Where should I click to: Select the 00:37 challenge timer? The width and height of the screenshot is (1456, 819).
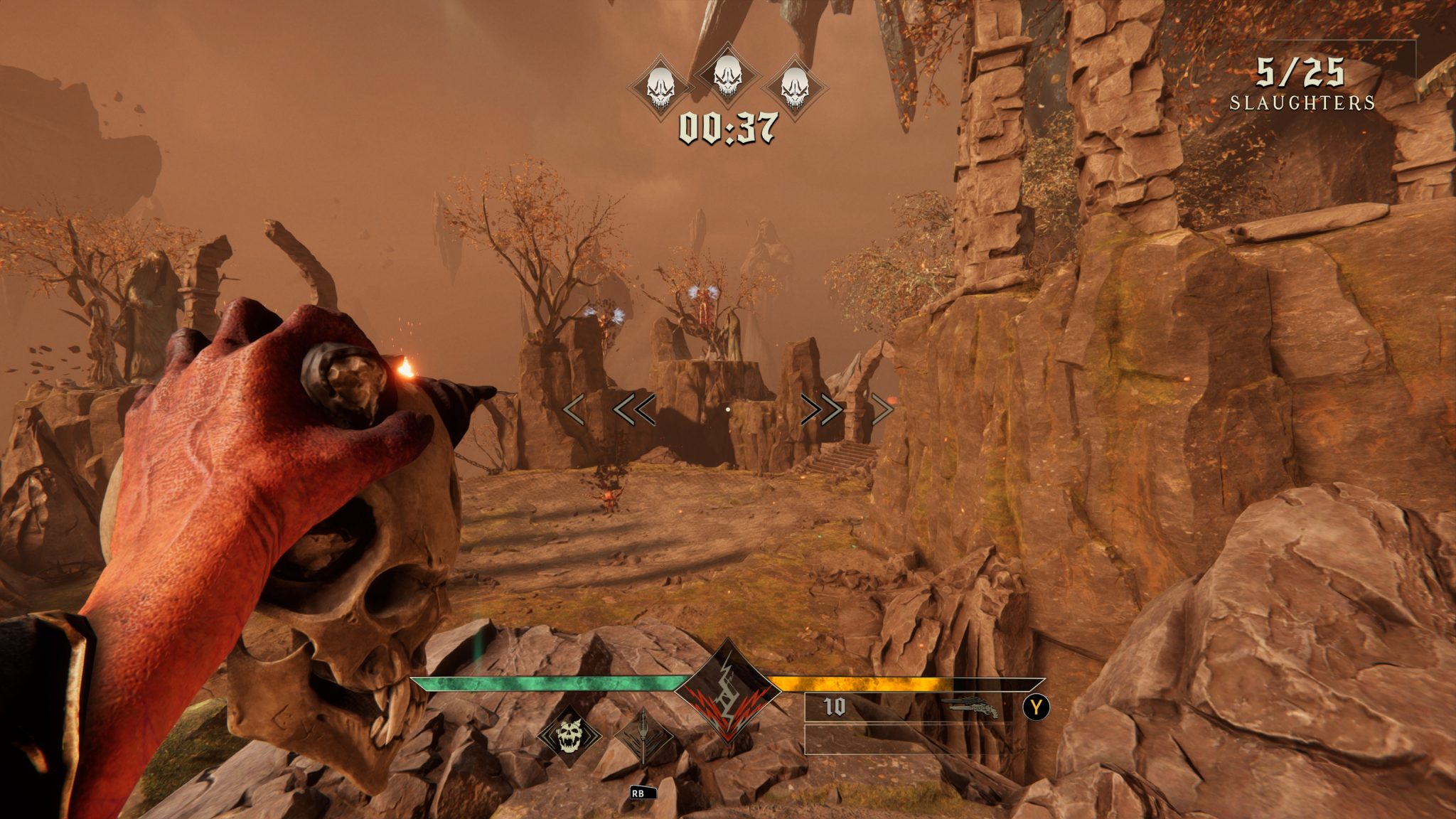pyautogui.click(x=727, y=129)
